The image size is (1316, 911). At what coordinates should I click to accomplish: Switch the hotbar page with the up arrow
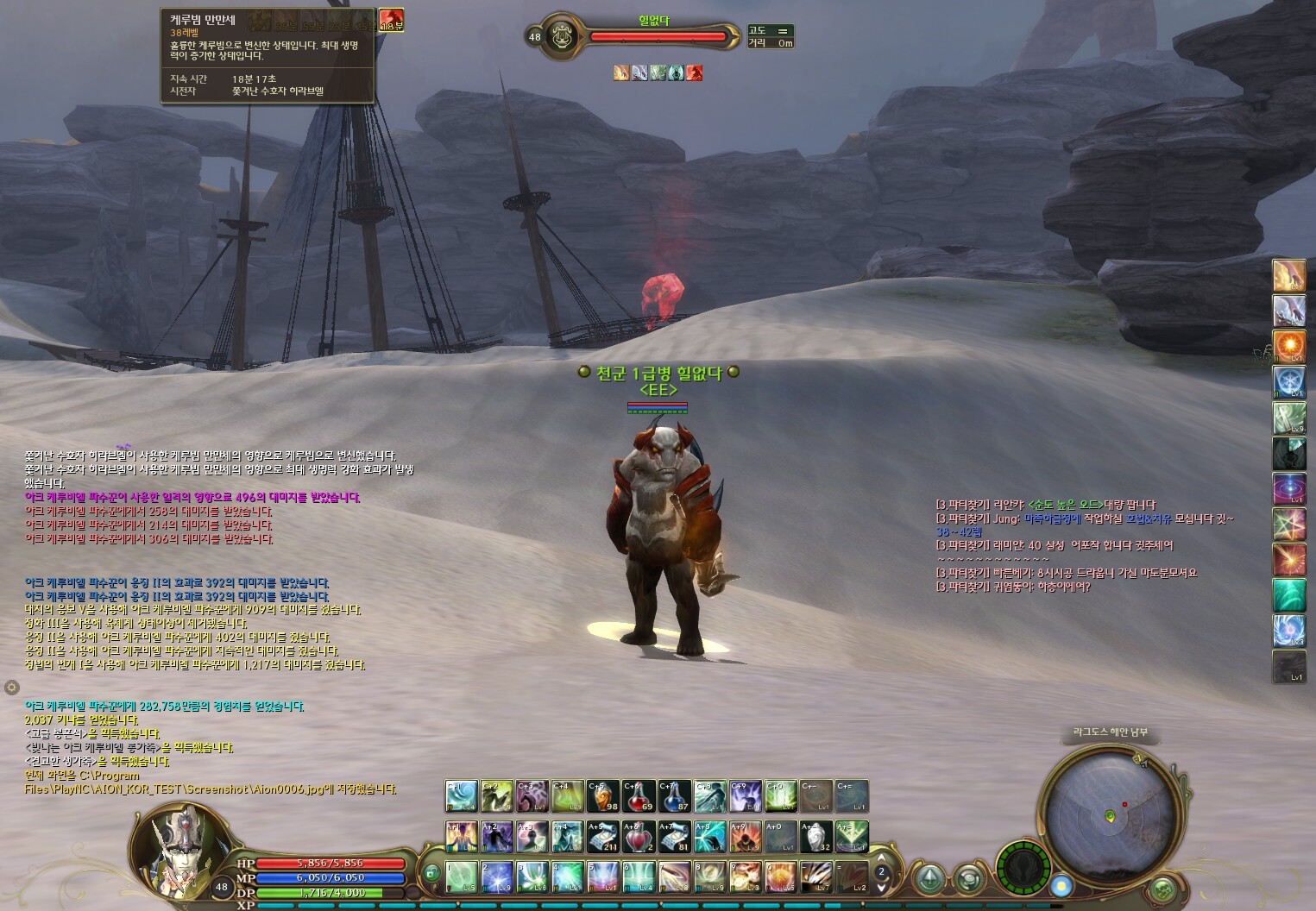pyautogui.click(x=881, y=858)
